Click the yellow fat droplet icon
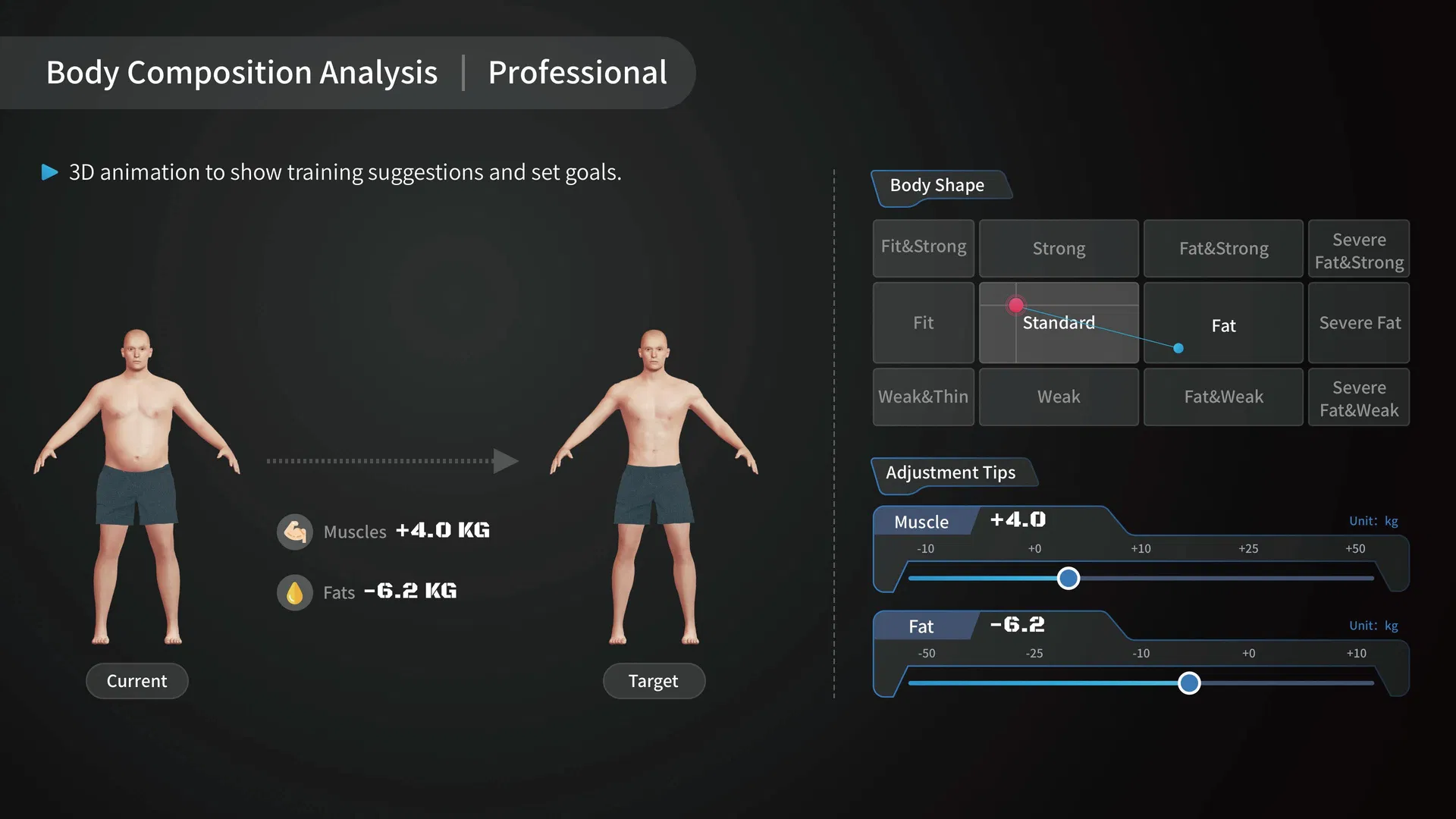1456x819 pixels. 295,592
